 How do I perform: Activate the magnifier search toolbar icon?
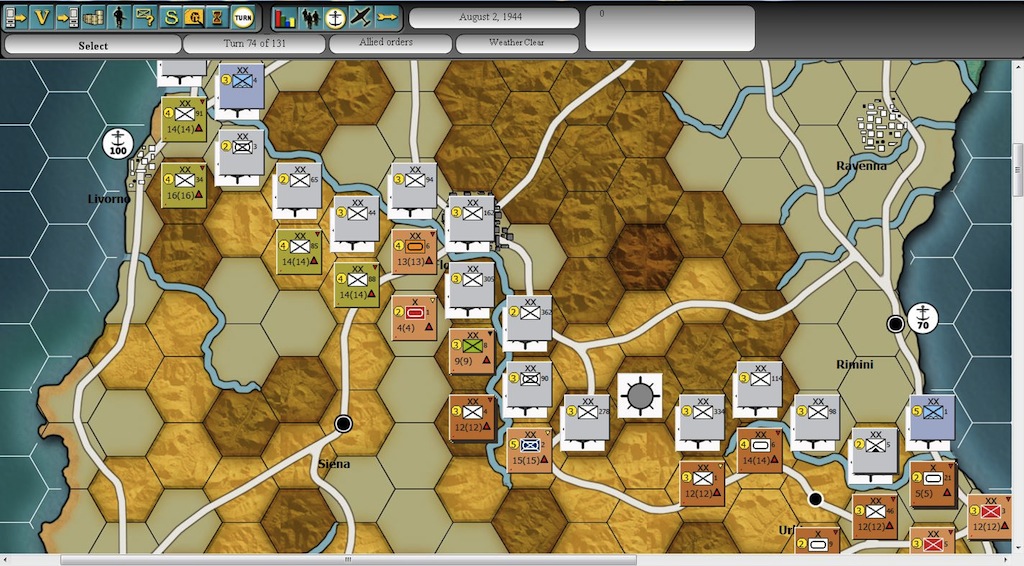click(196, 17)
